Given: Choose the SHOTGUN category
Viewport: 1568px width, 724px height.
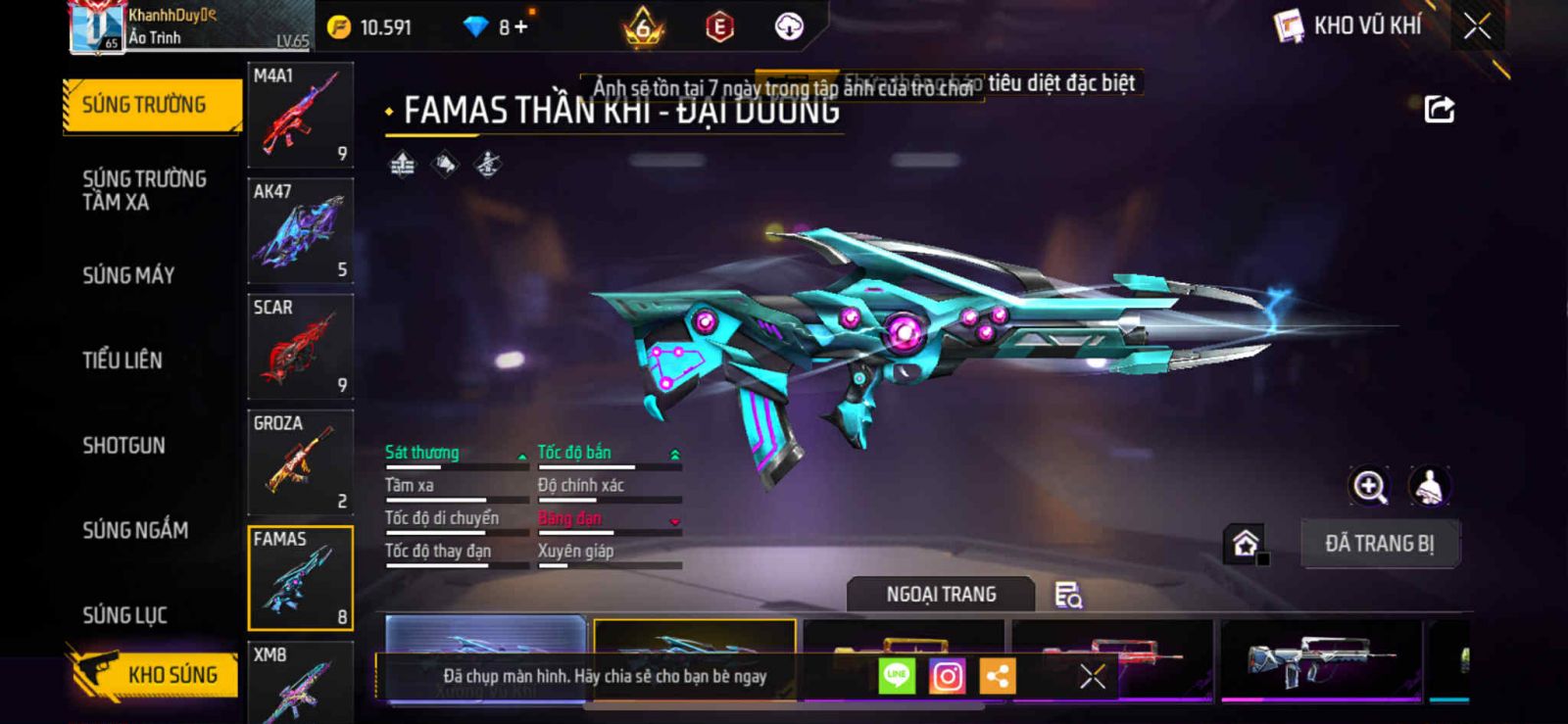Looking at the screenshot, I should click(x=123, y=446).
